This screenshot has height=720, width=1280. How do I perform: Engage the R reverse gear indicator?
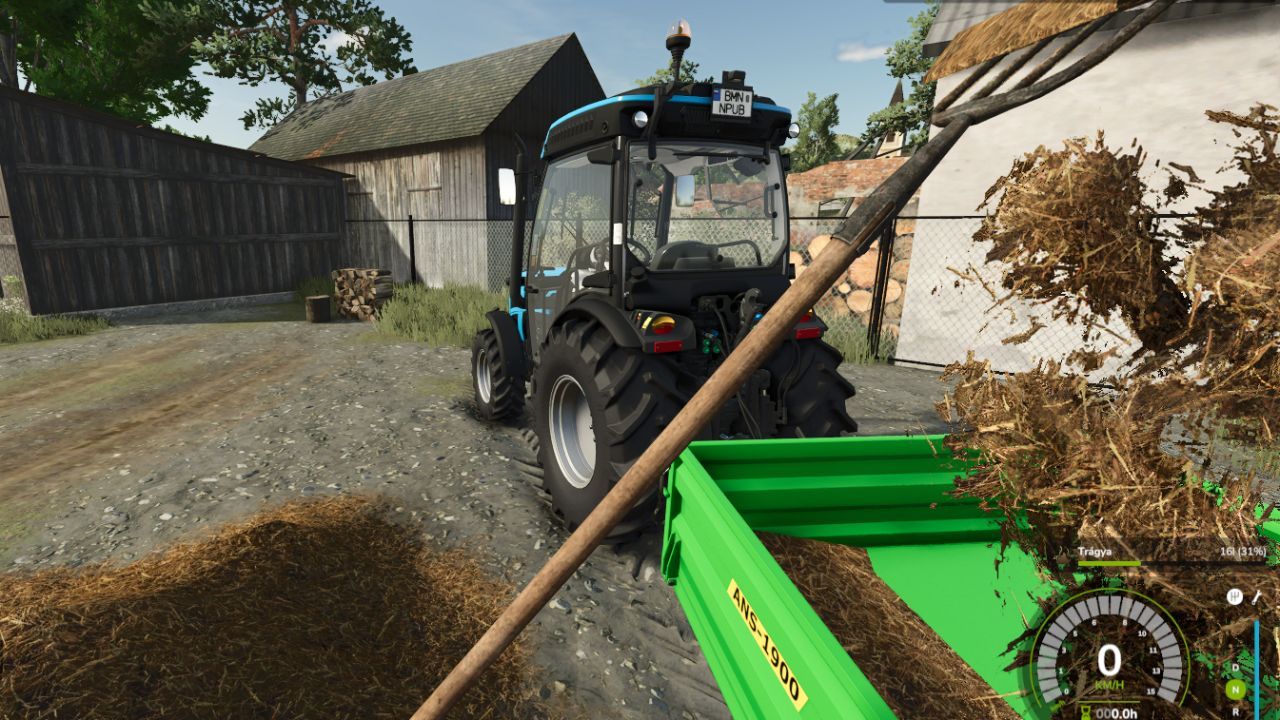[1234, 711]
